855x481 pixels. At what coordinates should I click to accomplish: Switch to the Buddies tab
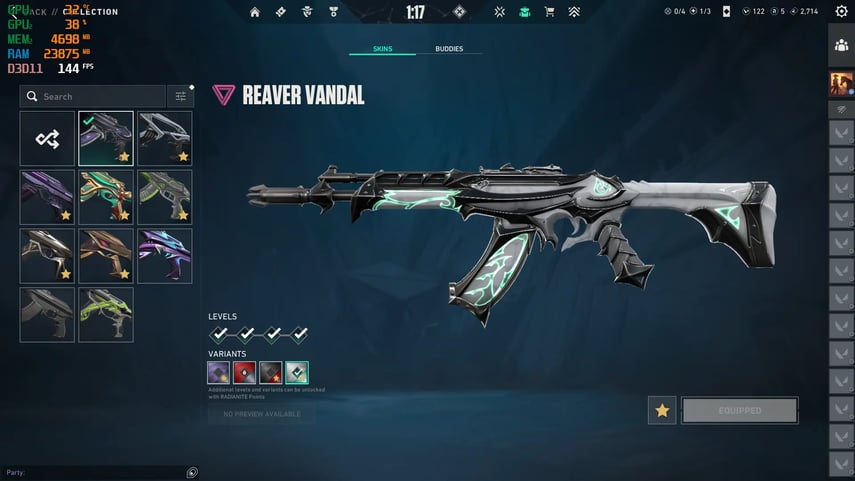[x=449, y=48]
